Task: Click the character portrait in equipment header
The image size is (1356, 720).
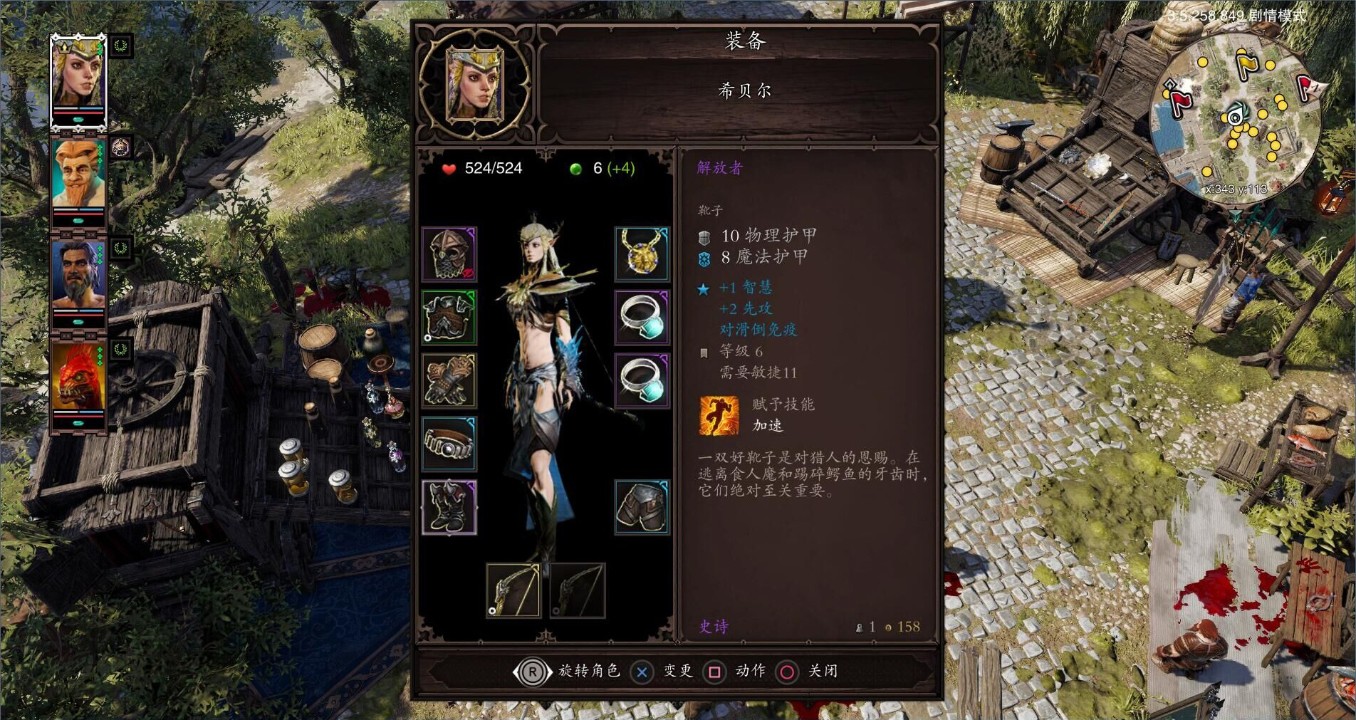Action: (473, 84)
